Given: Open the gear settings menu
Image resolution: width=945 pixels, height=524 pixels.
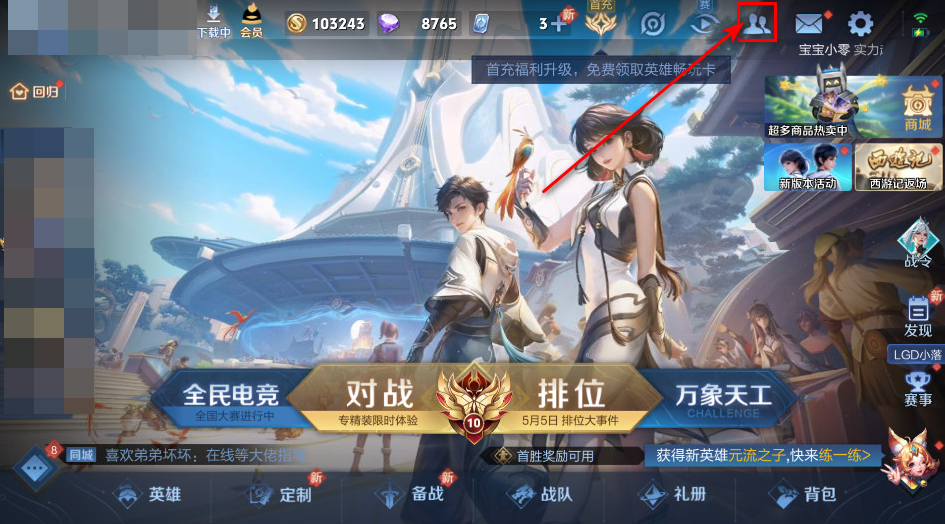Looking at the screenshot, I should [860, 24].
